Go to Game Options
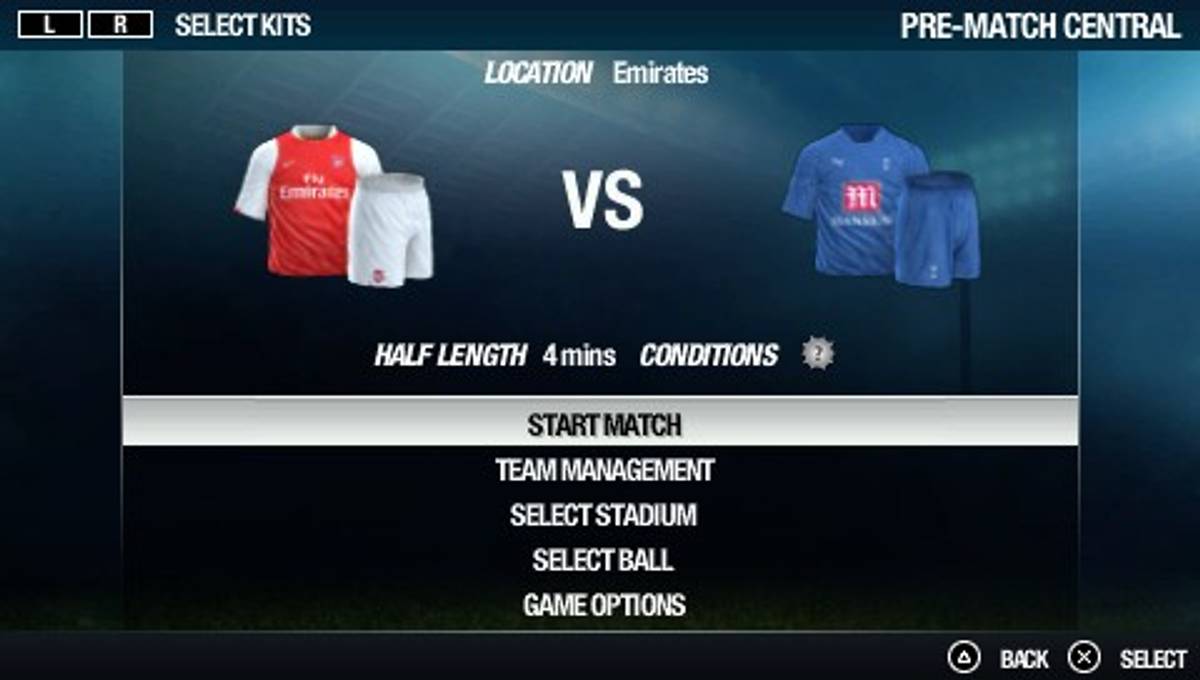The width and height of the screenshot is (1200, 680). tap(604, 605)
